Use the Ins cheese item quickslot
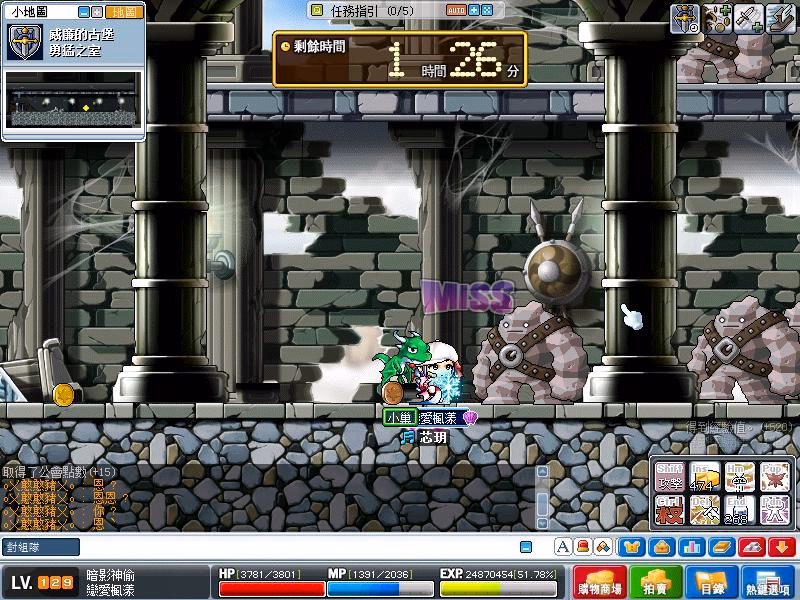The height and width of the screenshot is (600, 800). click(x=705, y=477)
